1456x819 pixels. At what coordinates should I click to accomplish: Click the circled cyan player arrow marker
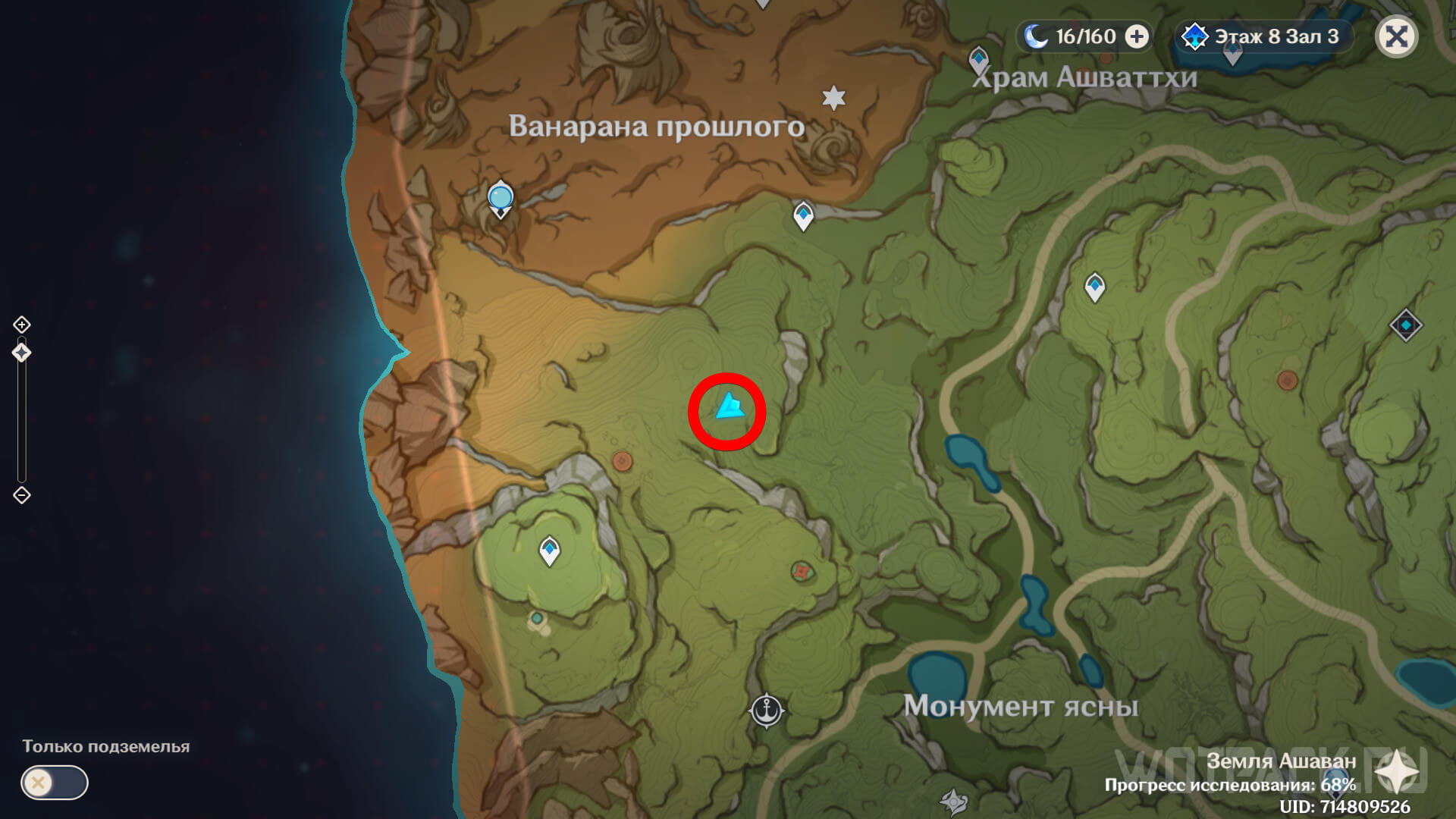click(x=729, y=408)
